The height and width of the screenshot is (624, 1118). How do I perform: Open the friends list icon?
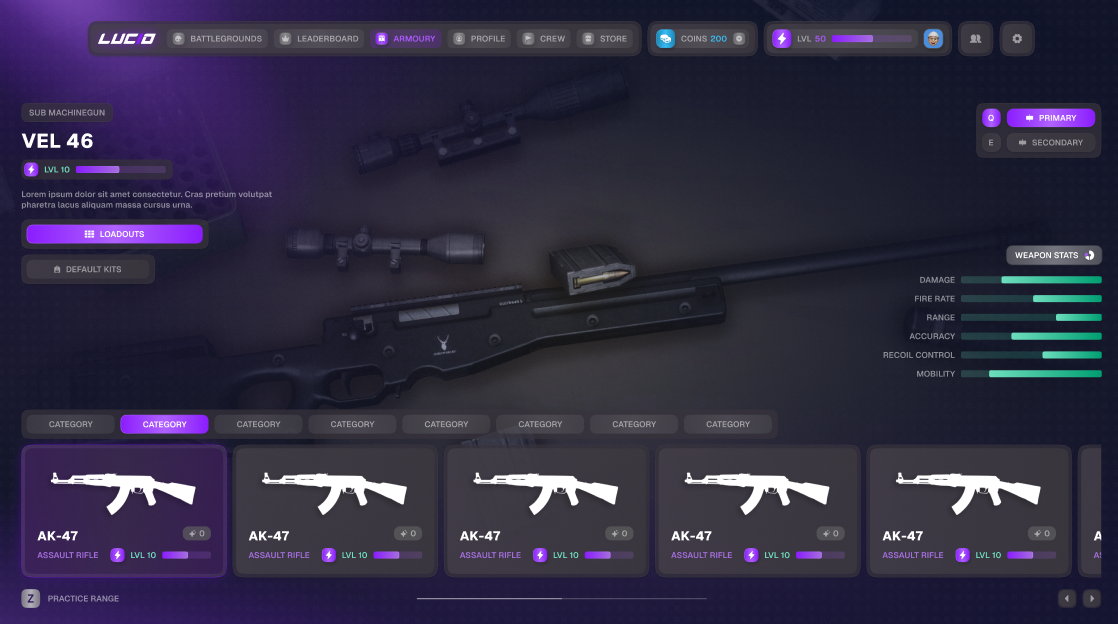point(975,39)
